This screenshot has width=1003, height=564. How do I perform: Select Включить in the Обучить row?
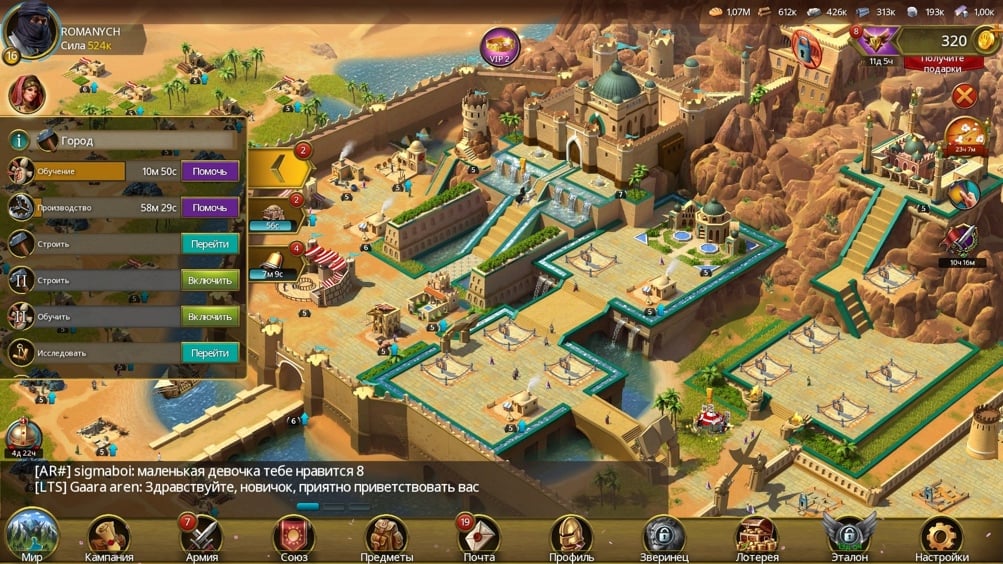click(x=210, y=316)
